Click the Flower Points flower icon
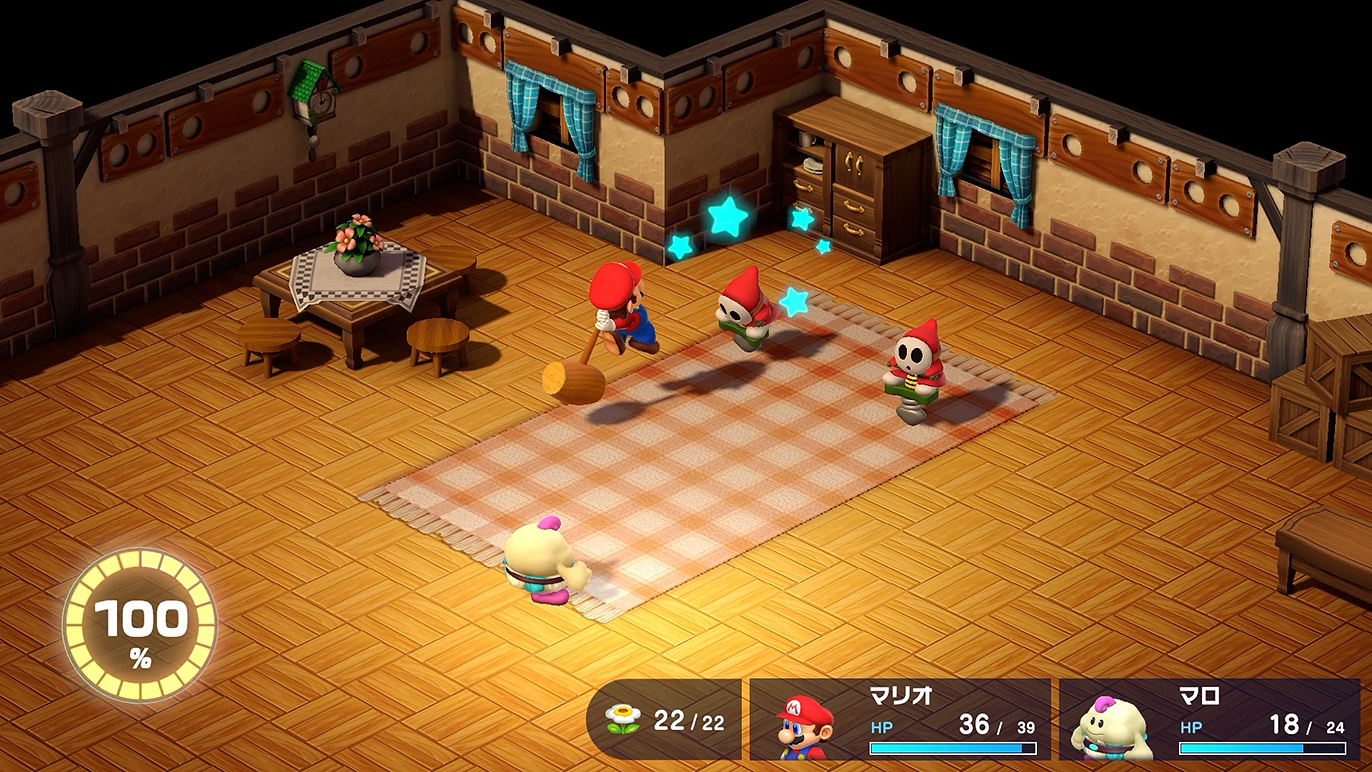This screenshot has height=772, width=1372. [x=622, y=719]
